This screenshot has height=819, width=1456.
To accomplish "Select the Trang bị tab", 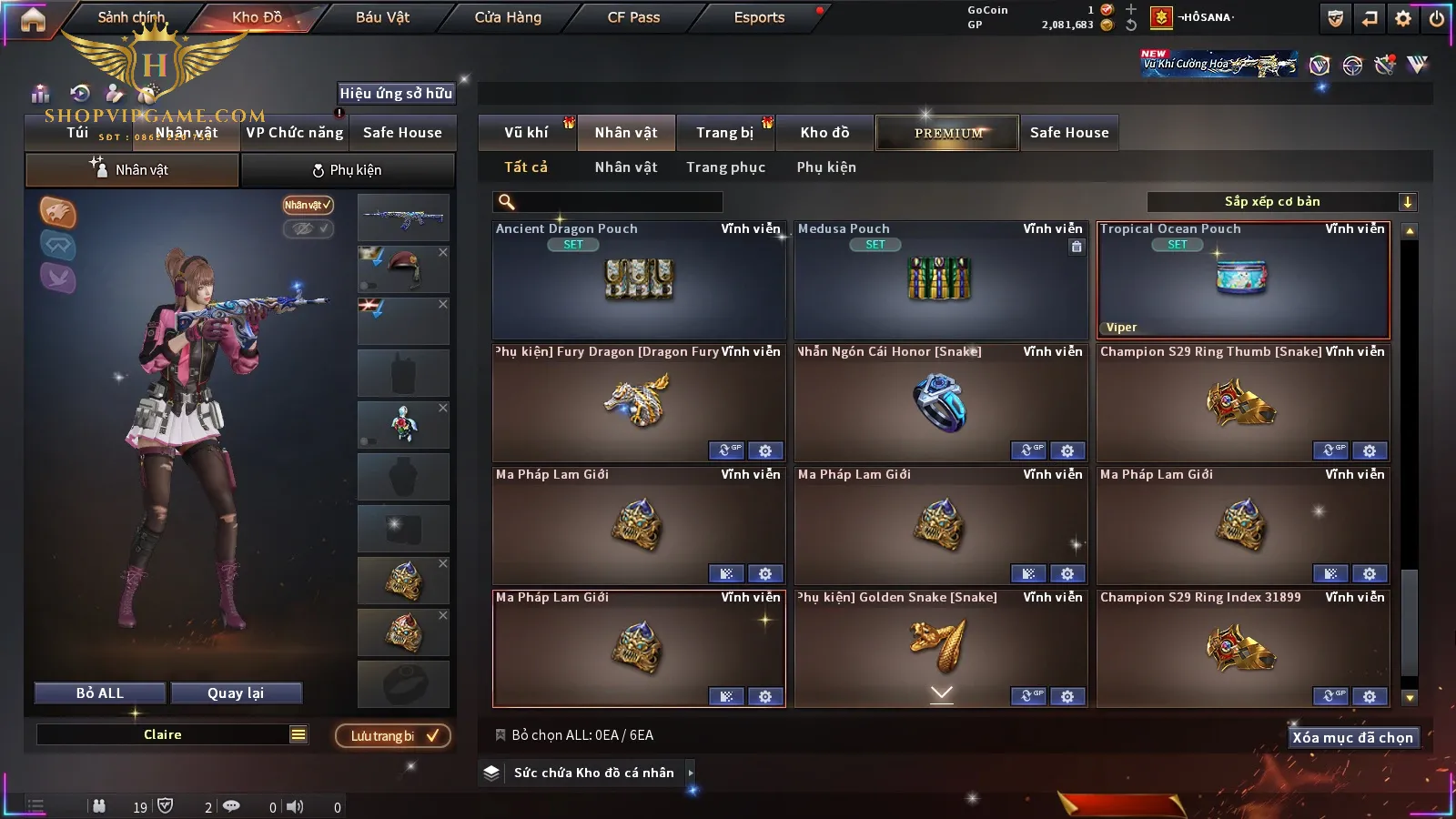I will tap(725, 133).
